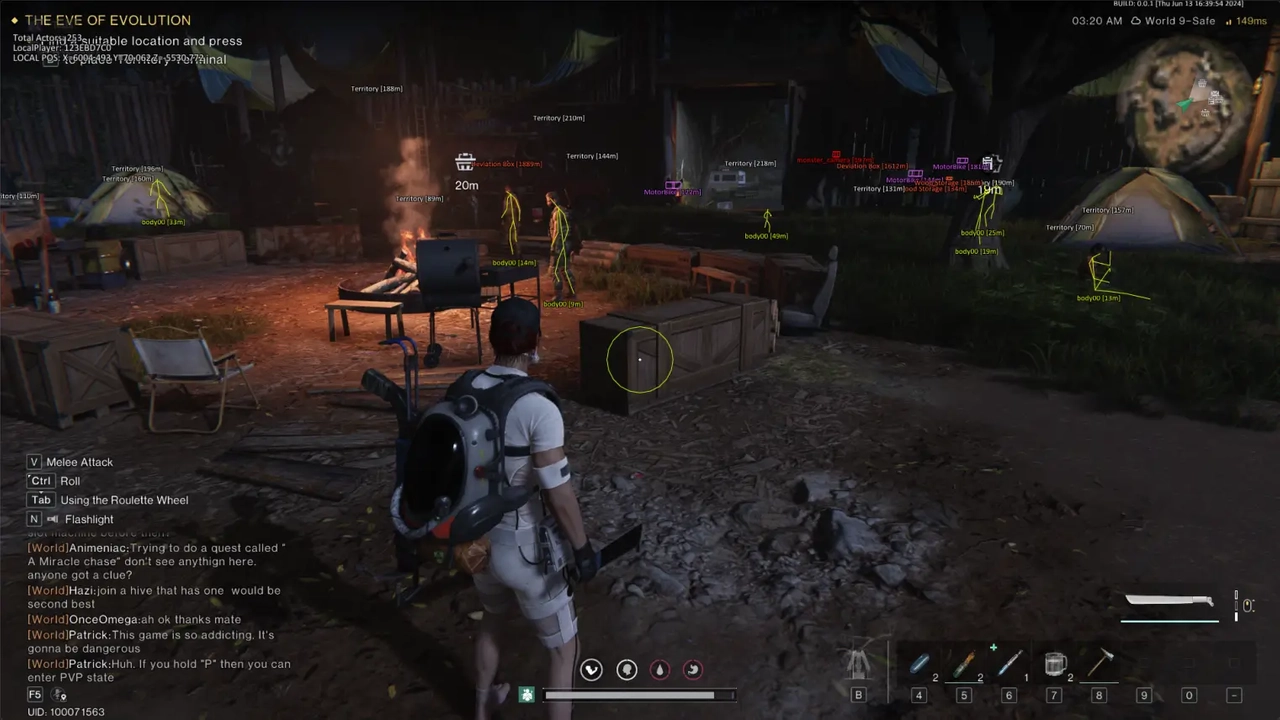The height and width of the screenshot is (720, 1280).
Task: Click the water drop thirst status icon
Action: click(660, 670)
